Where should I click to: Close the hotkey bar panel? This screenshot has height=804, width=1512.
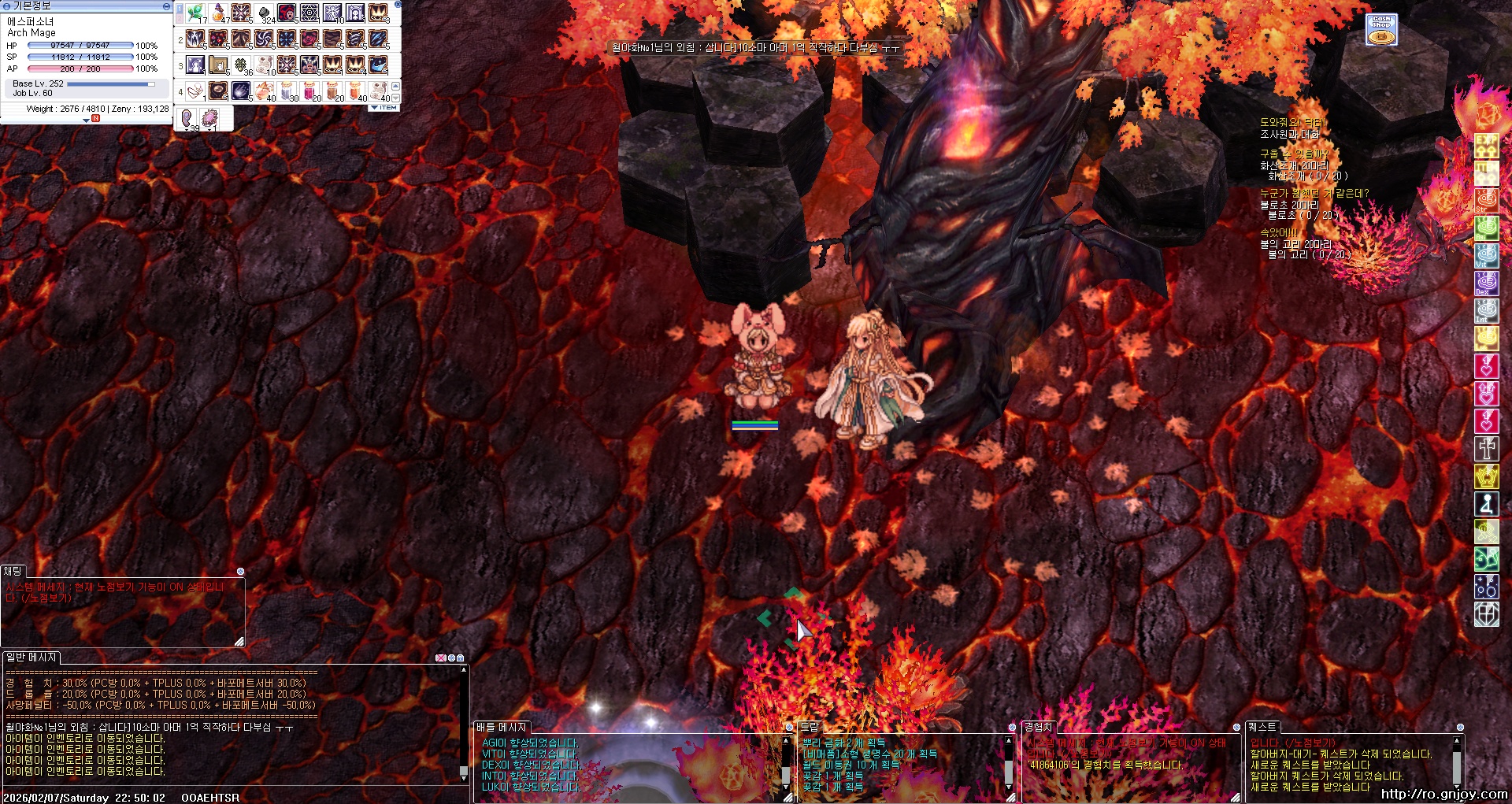click(398, 5)
